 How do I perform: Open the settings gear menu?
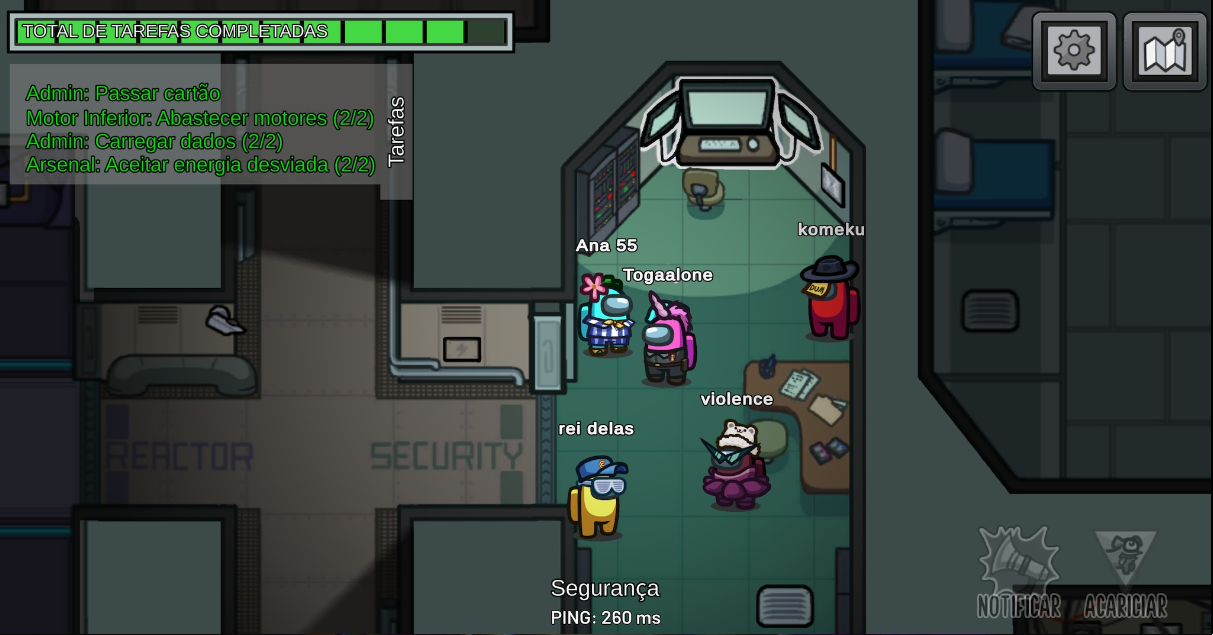pos(1074,50)
